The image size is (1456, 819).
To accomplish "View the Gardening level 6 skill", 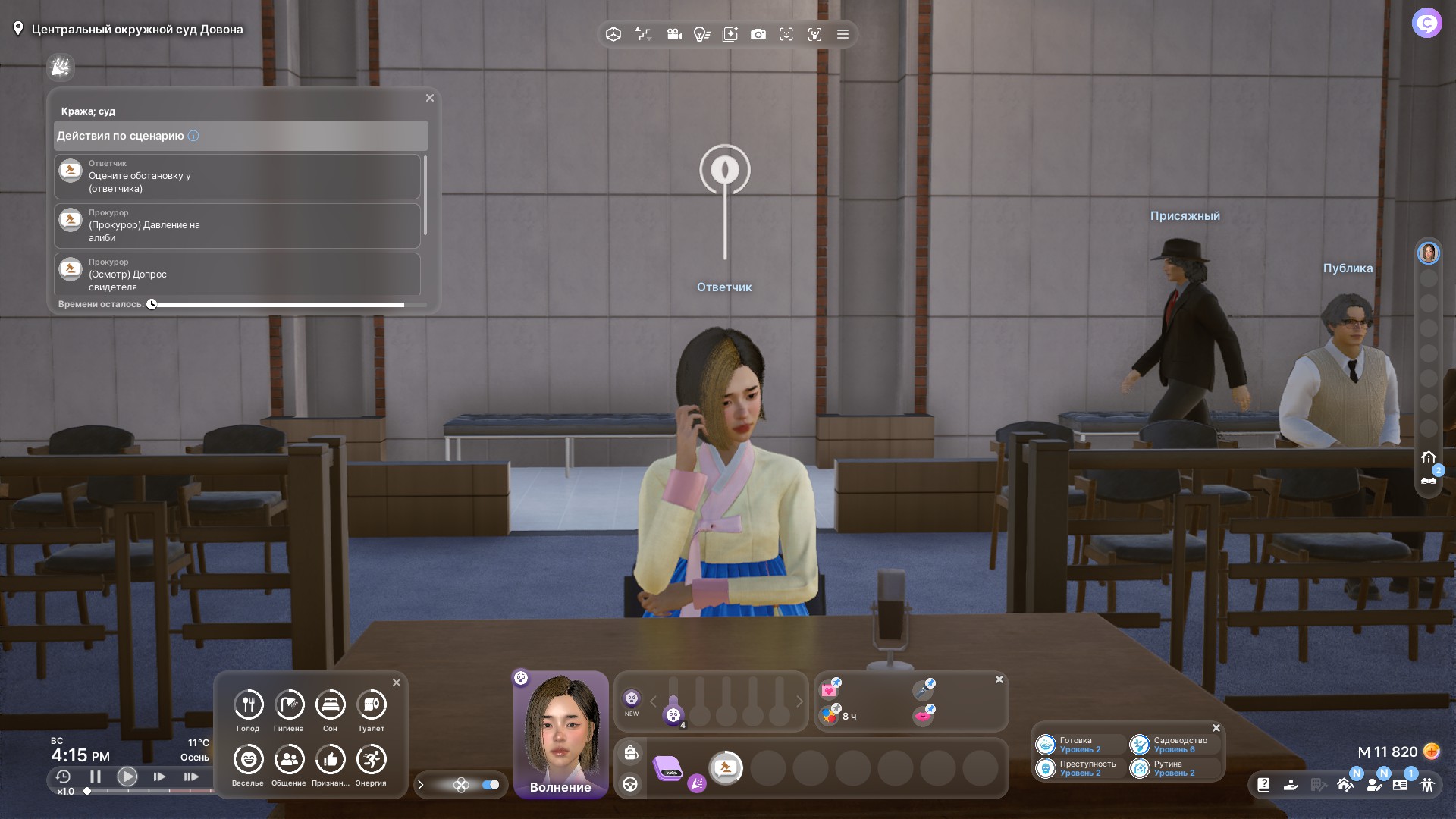I will 1172,745.
